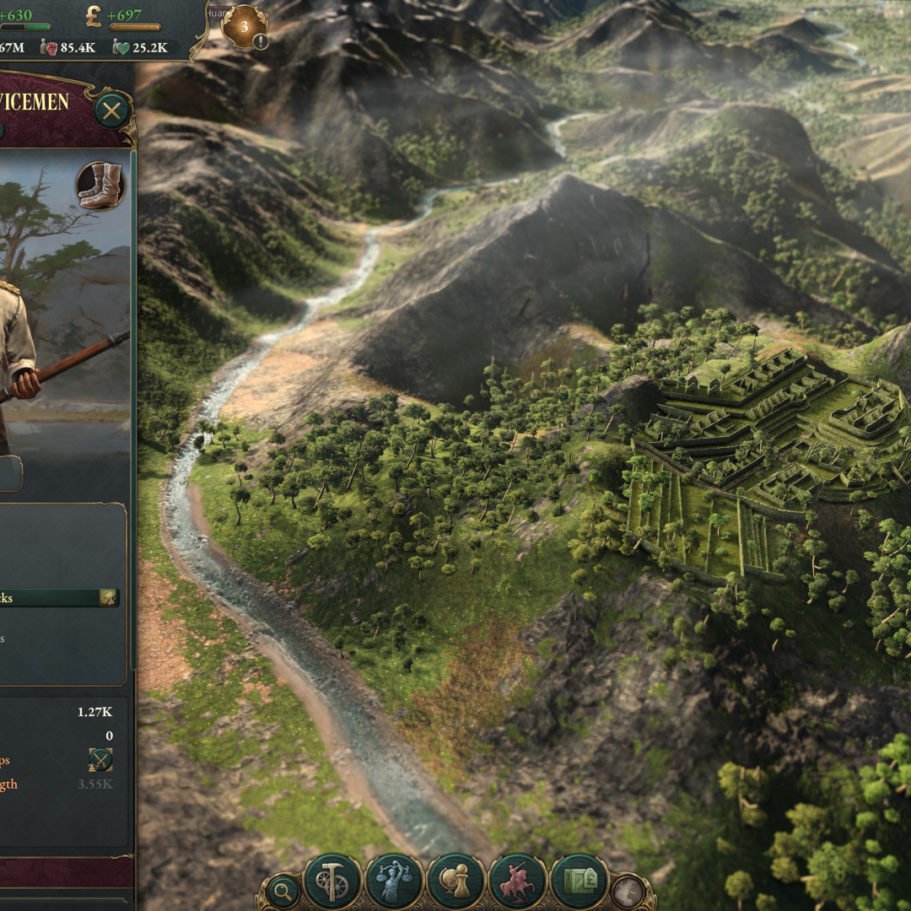Open the magnifying glass search
Screen dimensions: 911x911
click(x=283, y=889)
